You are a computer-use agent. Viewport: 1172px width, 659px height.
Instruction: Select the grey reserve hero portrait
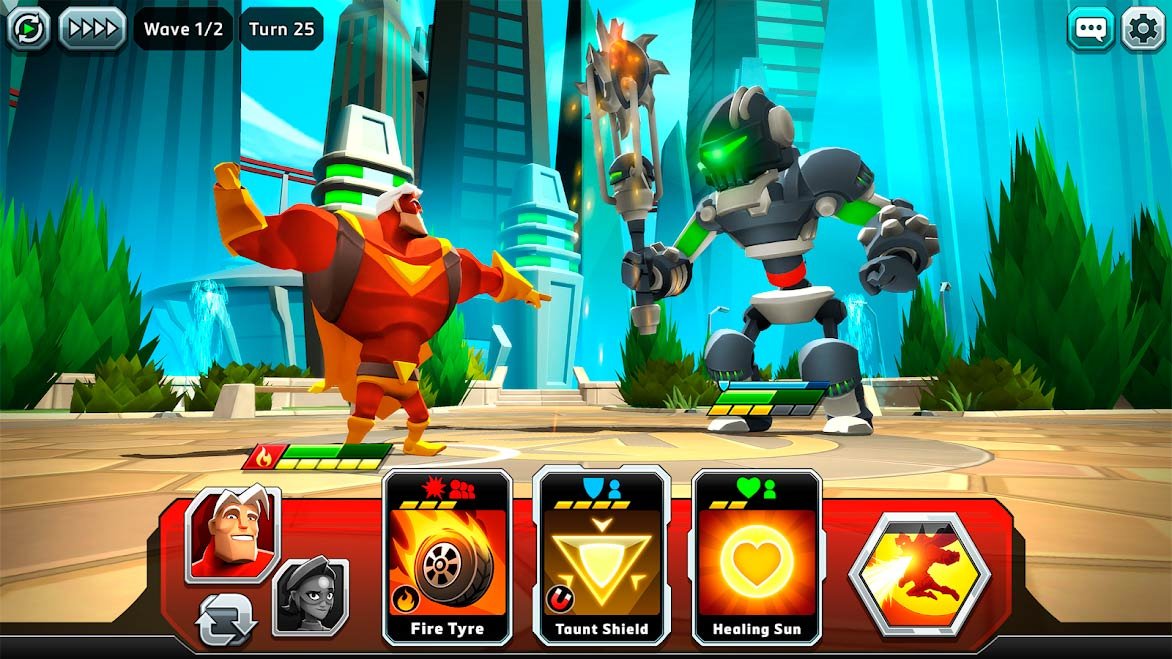pos(311,597)
